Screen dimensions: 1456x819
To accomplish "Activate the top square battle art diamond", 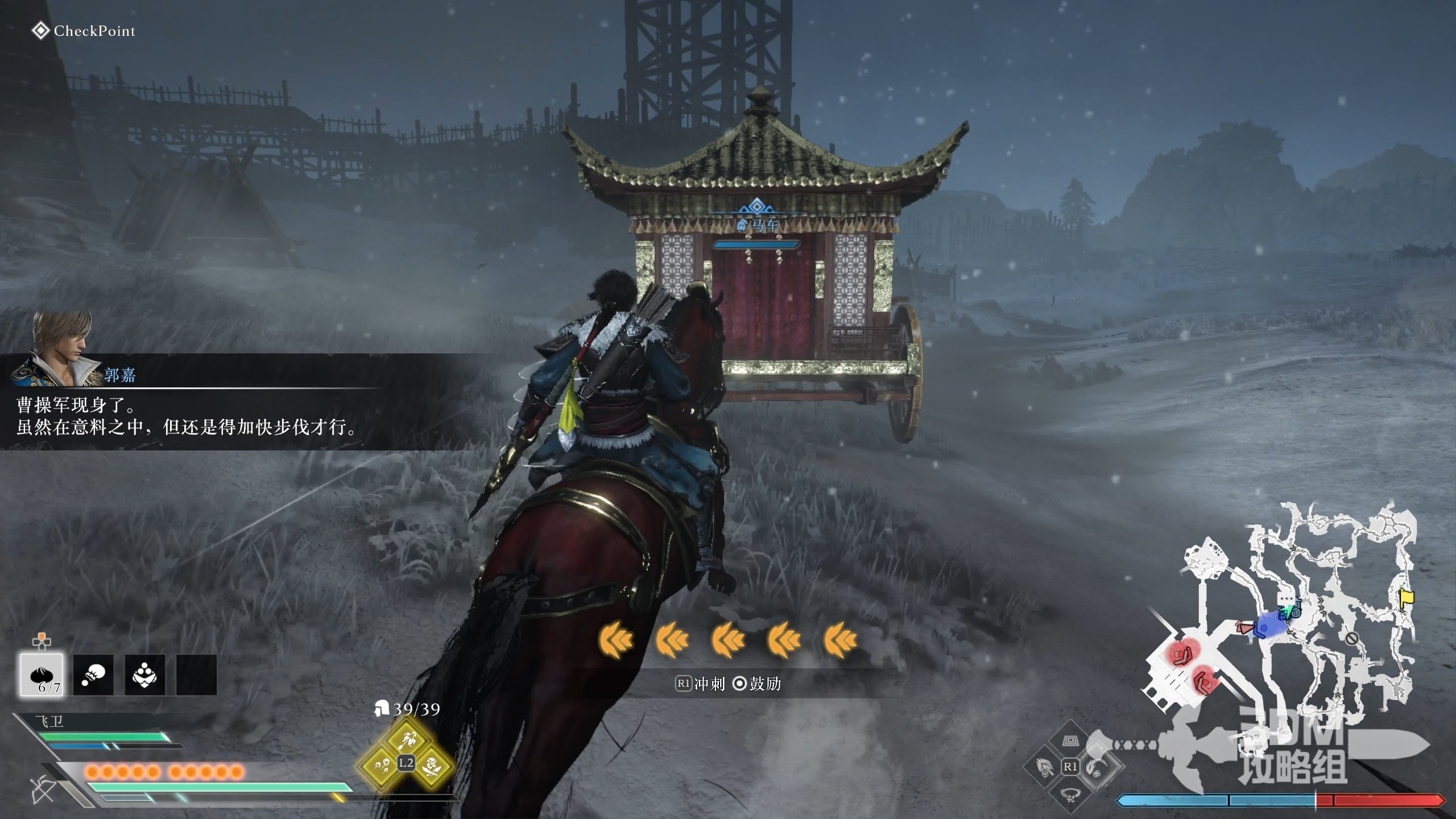I will coord(1070,741).
